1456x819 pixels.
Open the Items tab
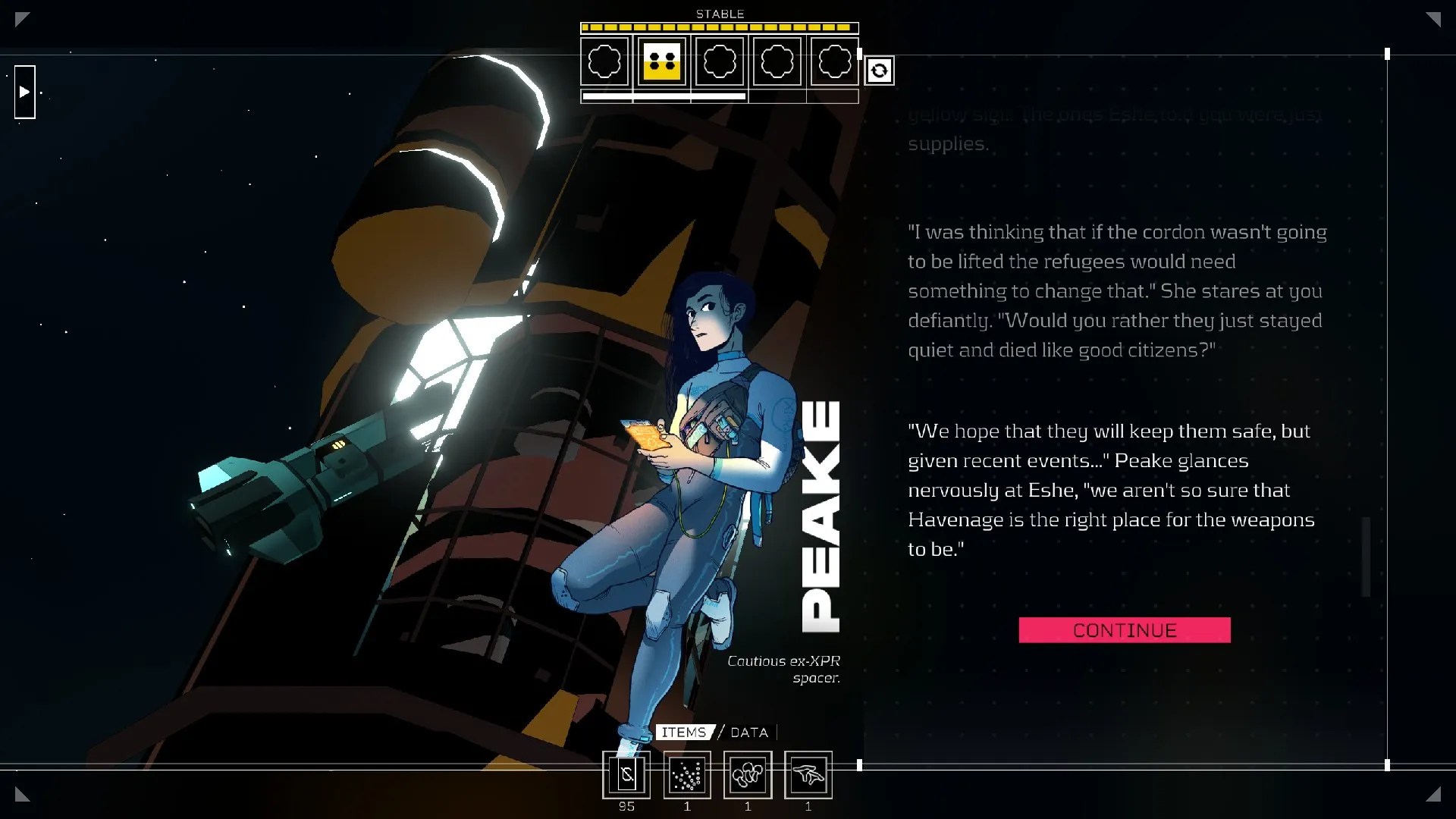pyautogui.click(x=684, y=733)
